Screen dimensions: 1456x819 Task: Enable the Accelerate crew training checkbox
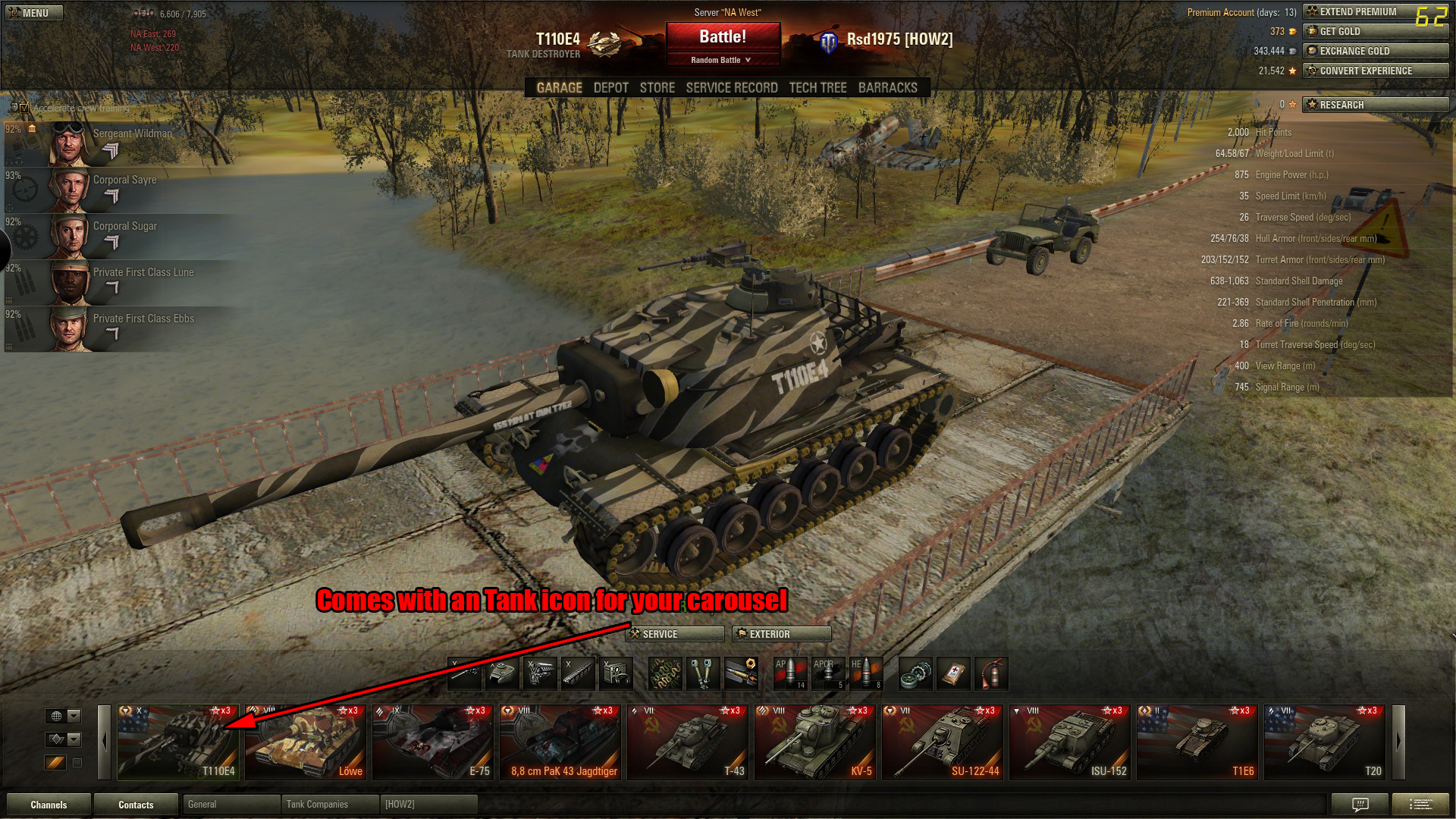[x=24, y=108]
